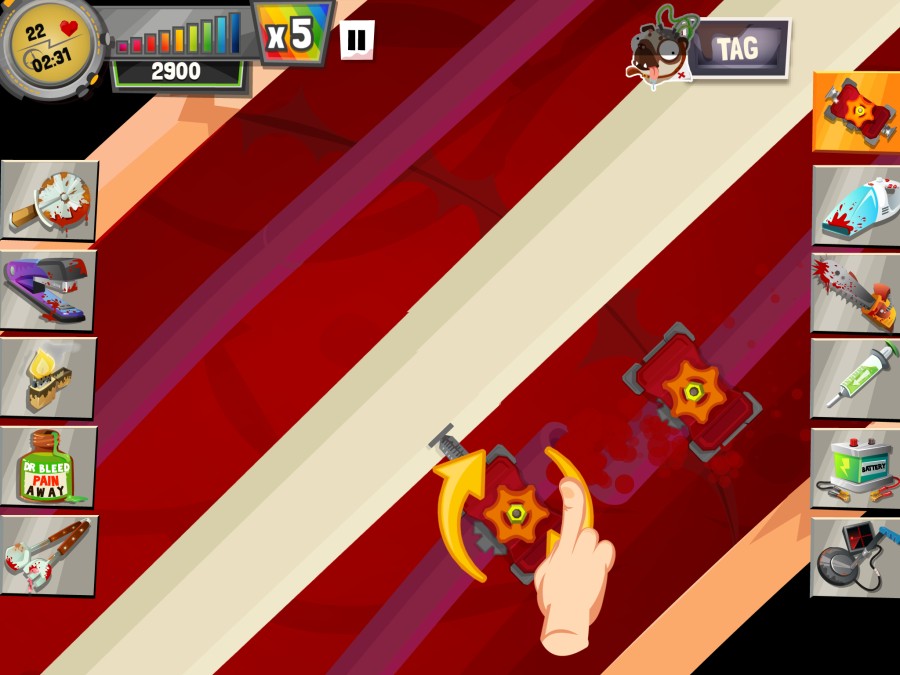Use the car battery tool

click(855, 468)
